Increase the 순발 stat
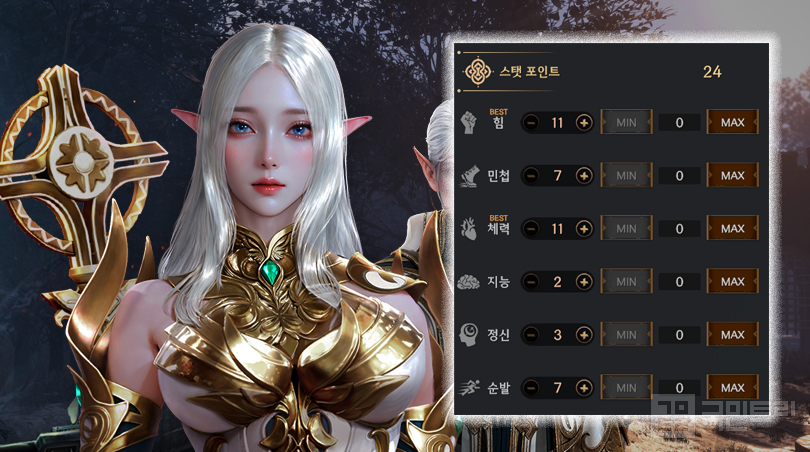The image size is (810, 452). 584,388
